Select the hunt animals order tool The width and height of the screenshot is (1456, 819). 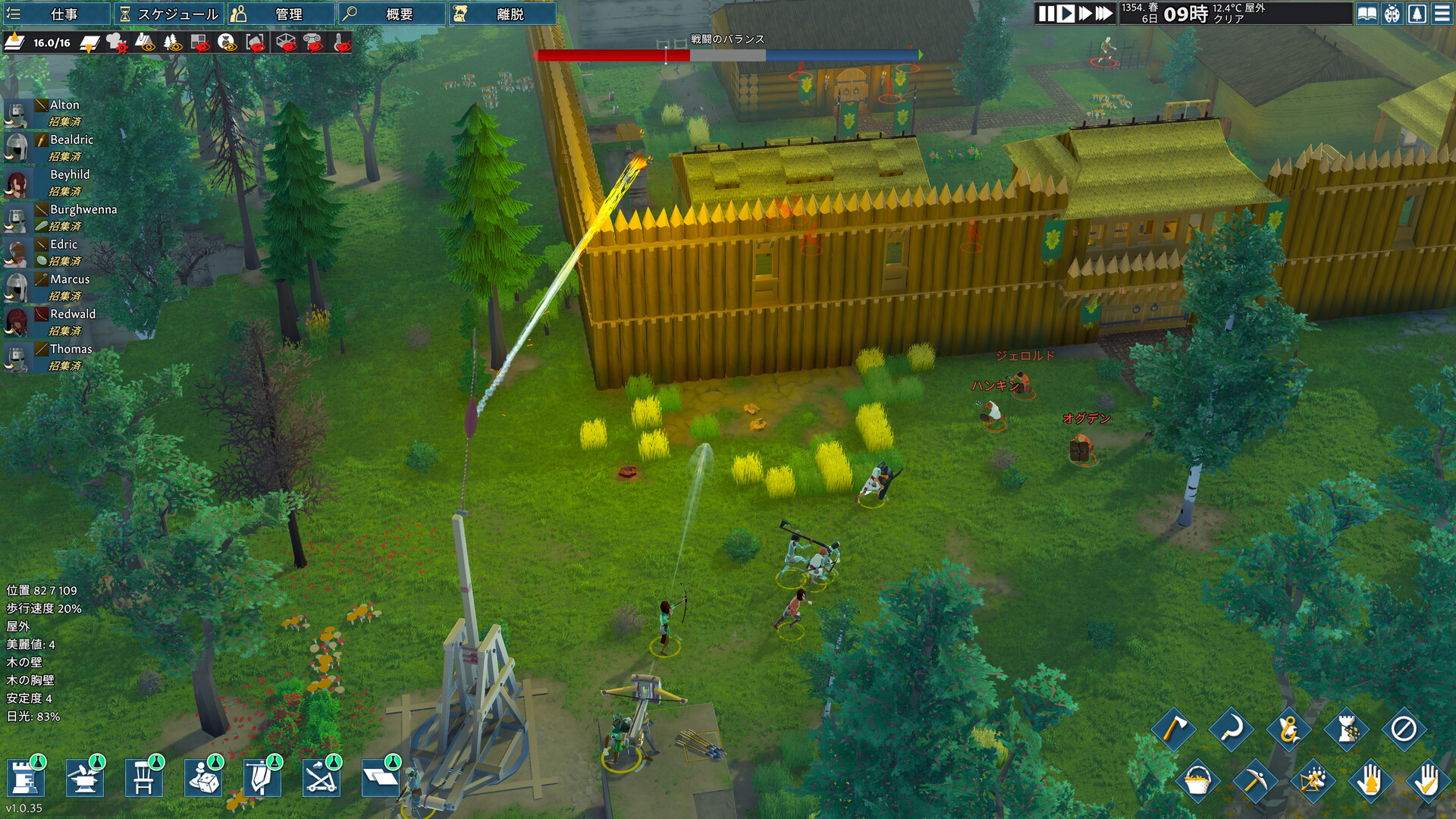[1313, 782]
